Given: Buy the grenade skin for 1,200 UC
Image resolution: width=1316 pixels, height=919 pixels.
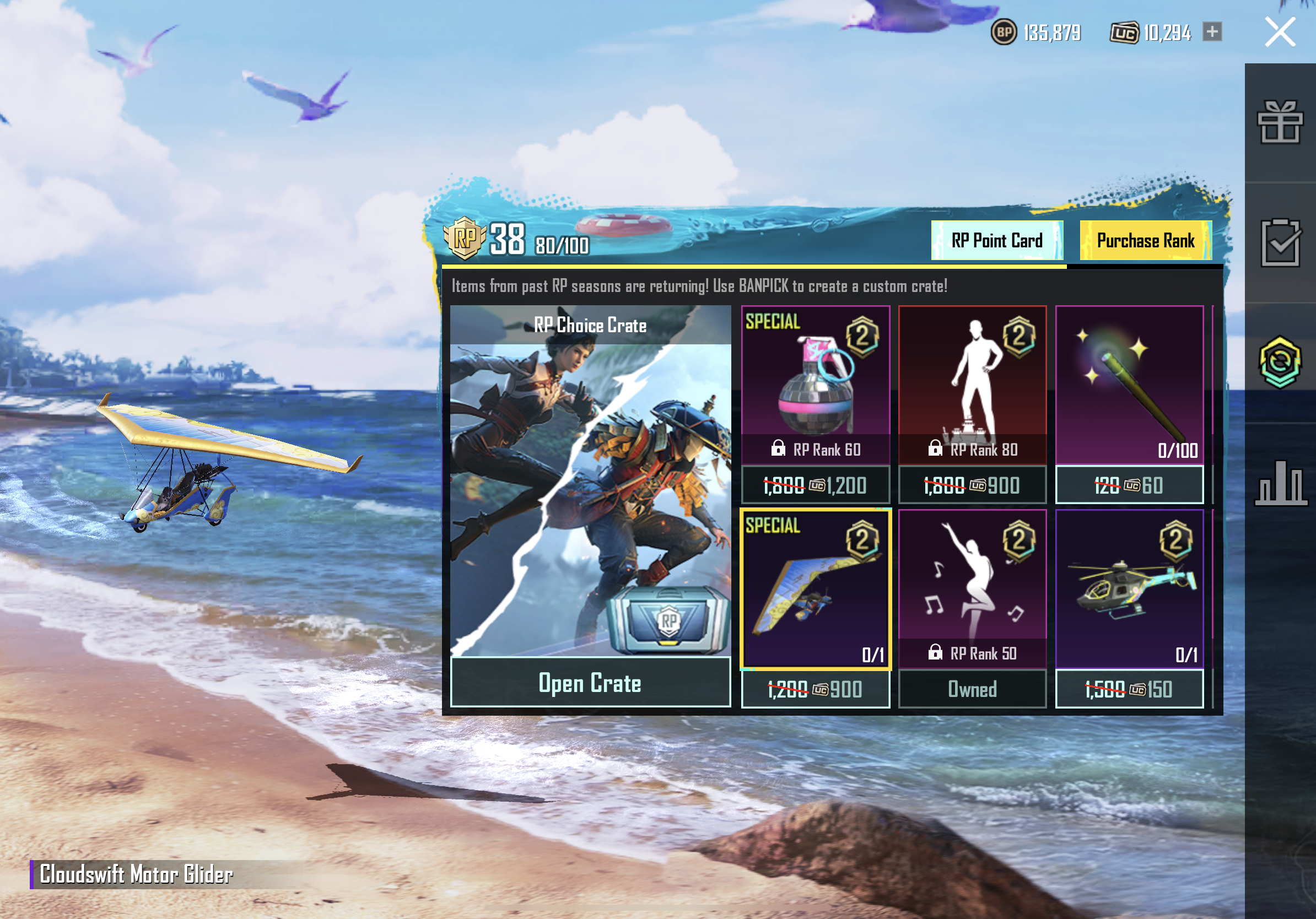Looking at the screenshot, I should pyautogui.click(x=815, y=485).
